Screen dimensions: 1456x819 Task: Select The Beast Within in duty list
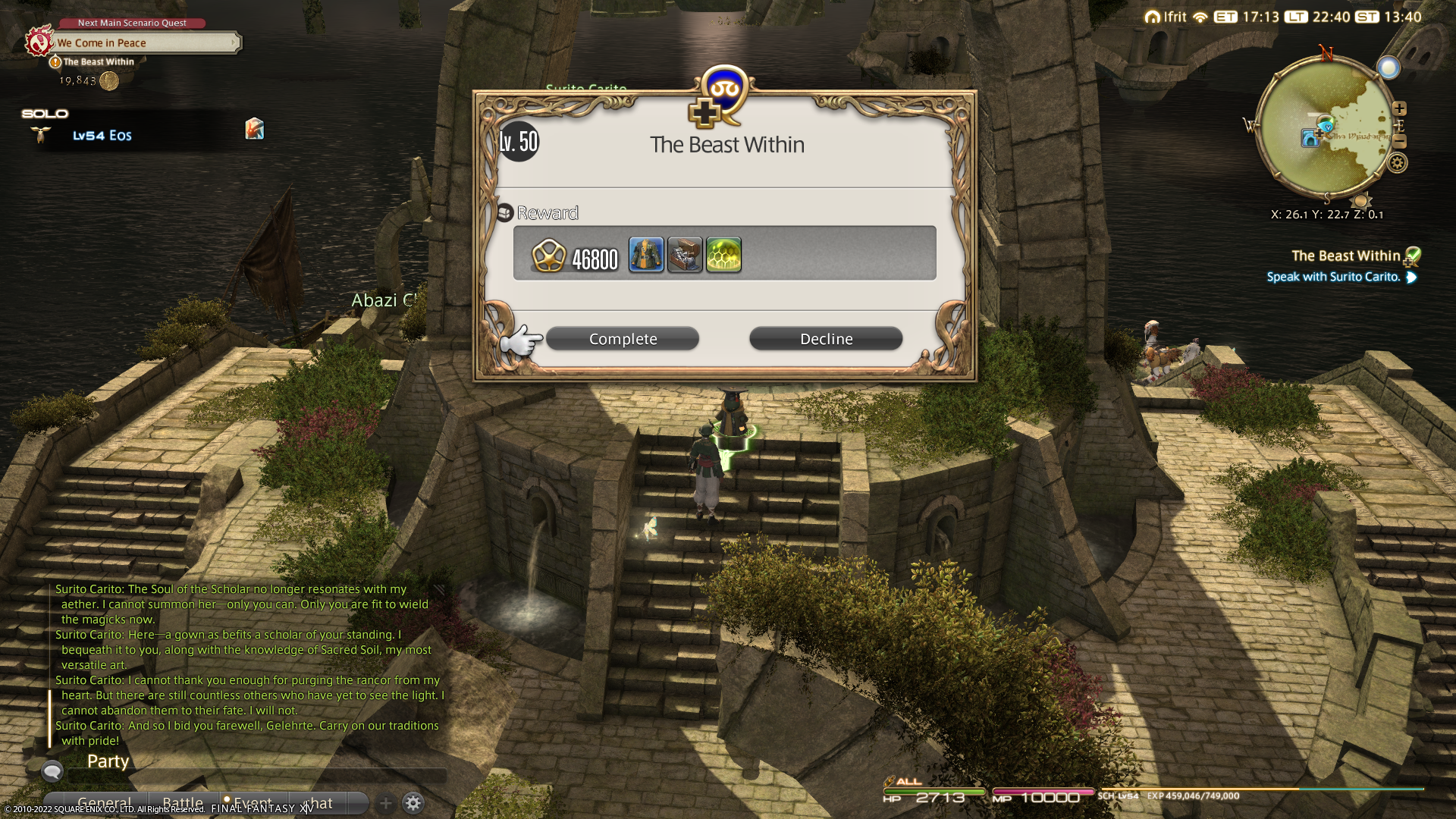1345,256
